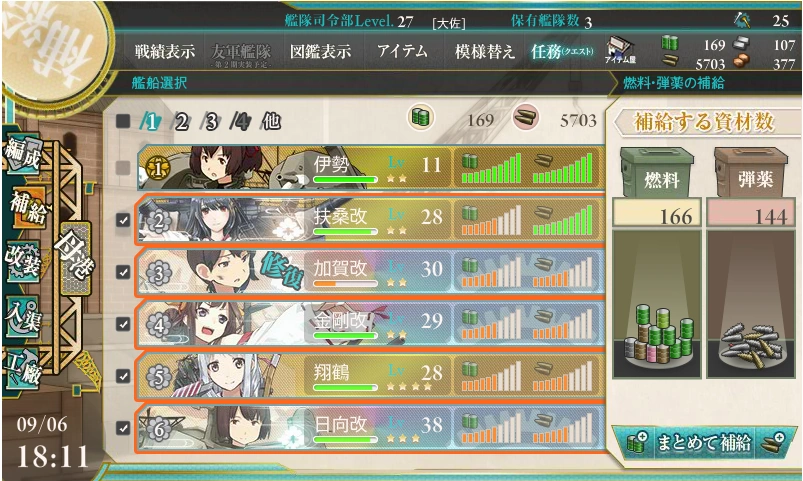
Task: Uncheck the 加賀改 resupply checkbox
Action: coord(123,272)
